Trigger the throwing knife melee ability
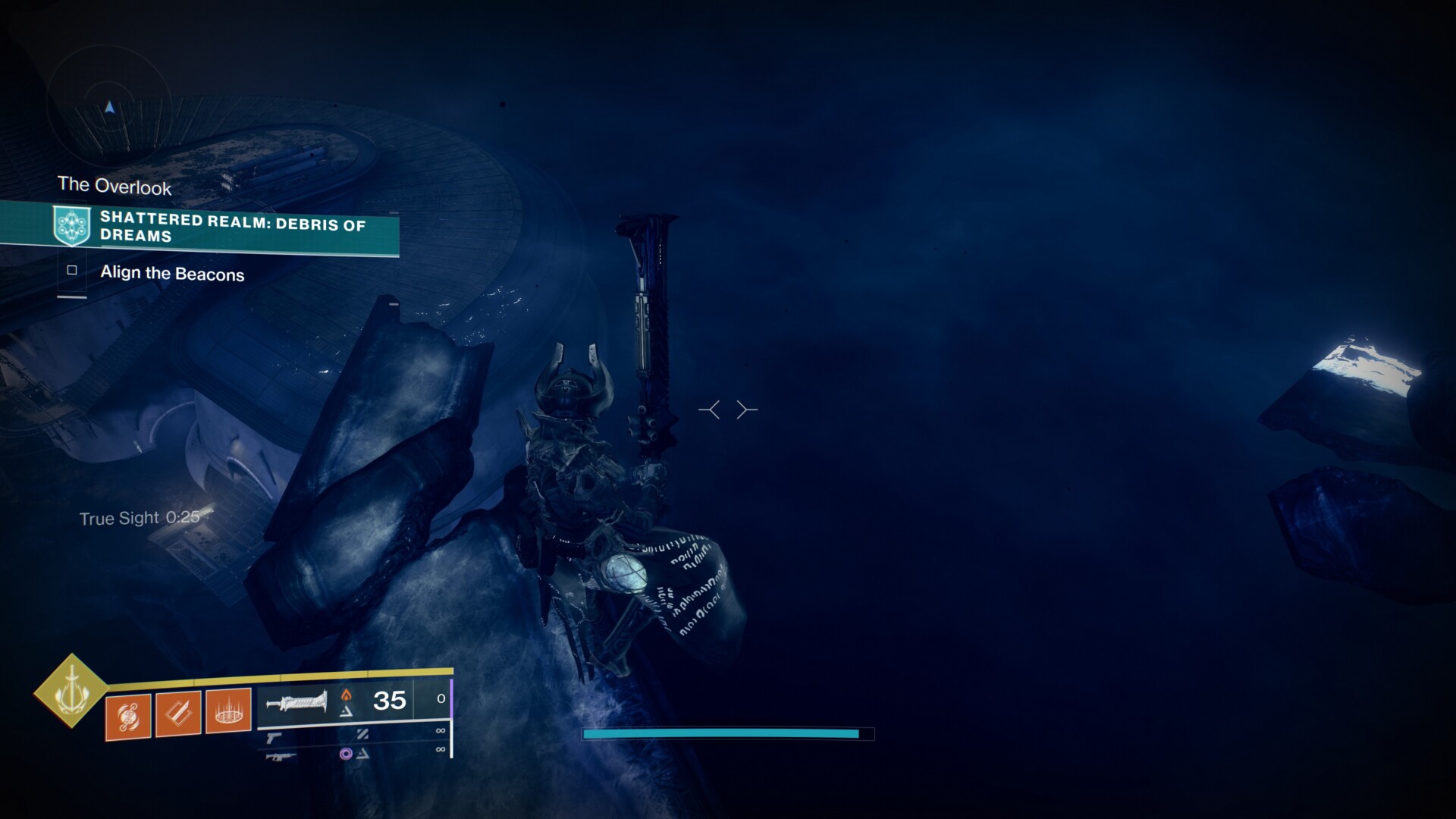Viewport: 1456px width, 819px height. click(x=178, y=713)
